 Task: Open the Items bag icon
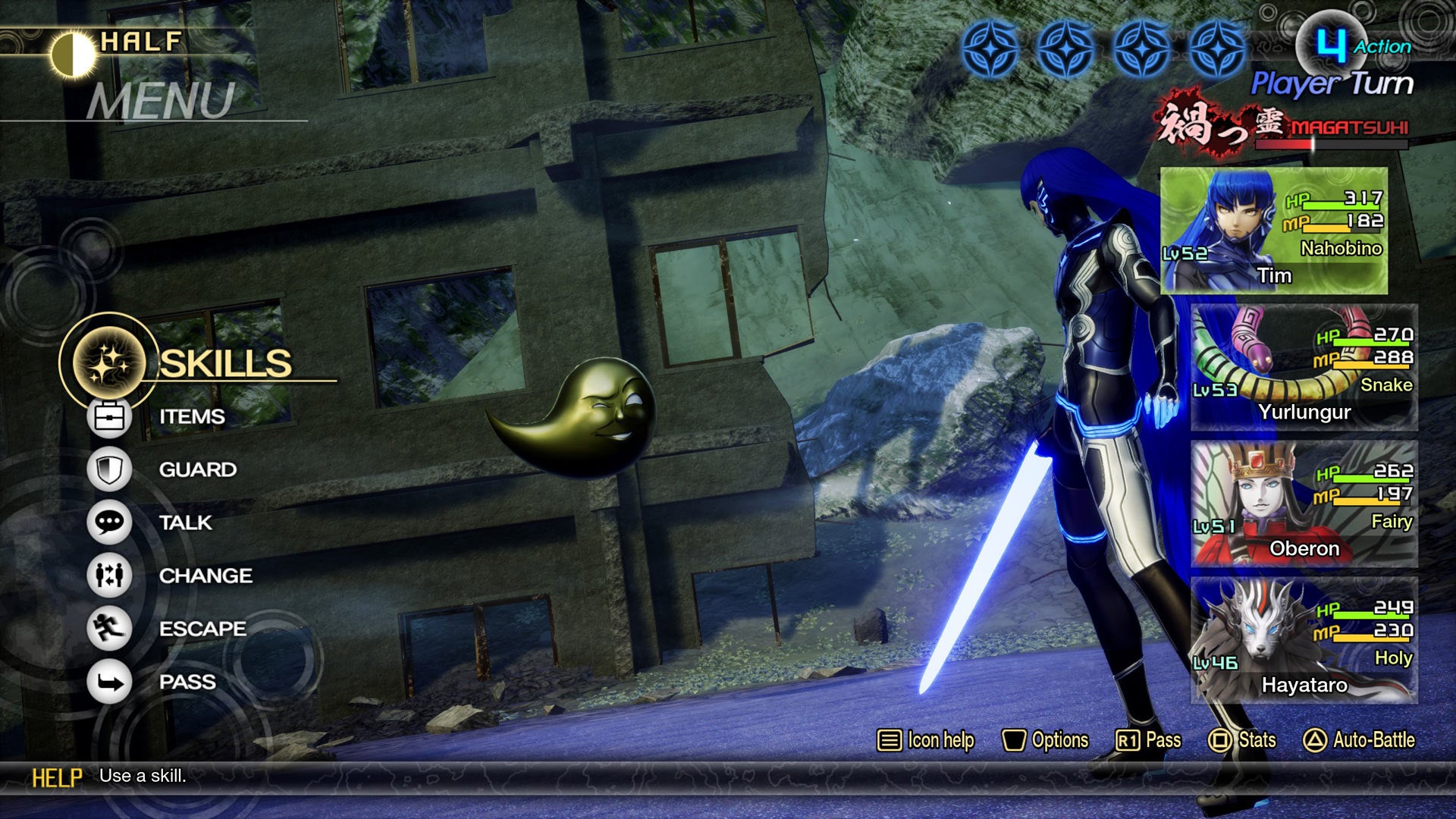tap(108, 416)
